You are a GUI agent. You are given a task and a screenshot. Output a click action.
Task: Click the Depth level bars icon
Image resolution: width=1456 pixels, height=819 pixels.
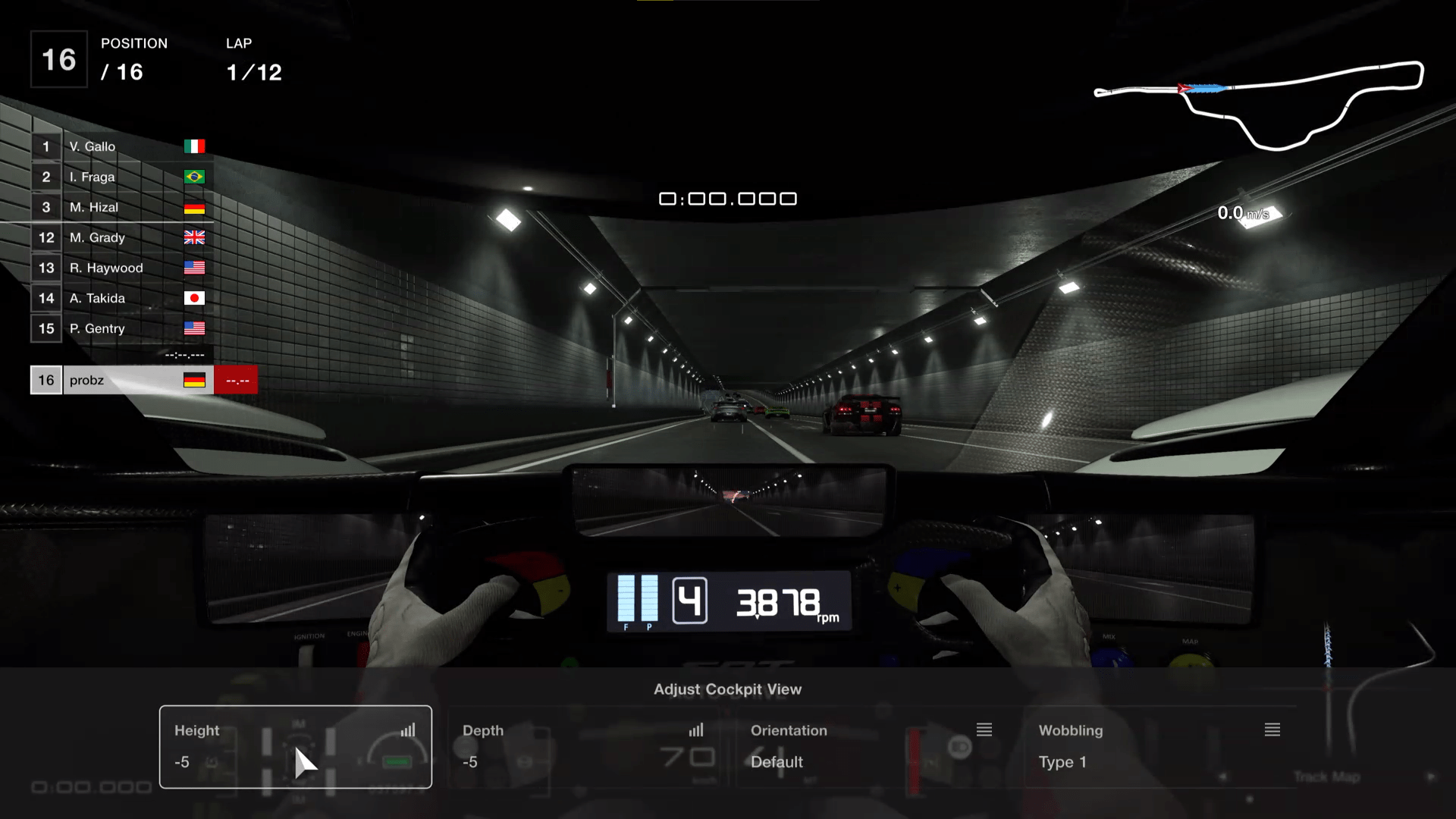(696, 730)
